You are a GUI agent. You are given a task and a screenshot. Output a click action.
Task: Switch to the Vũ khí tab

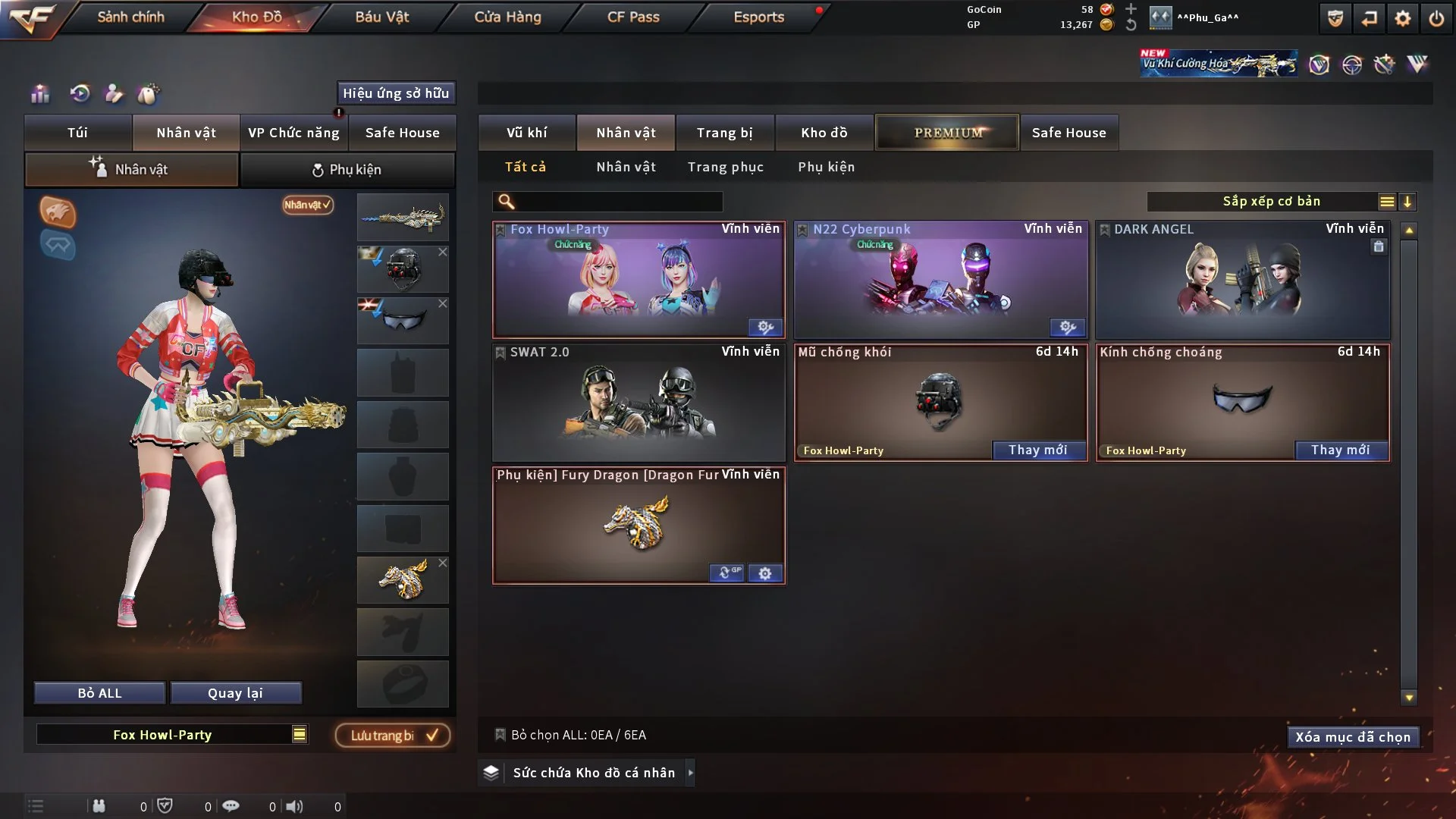[x=526, y=133]
